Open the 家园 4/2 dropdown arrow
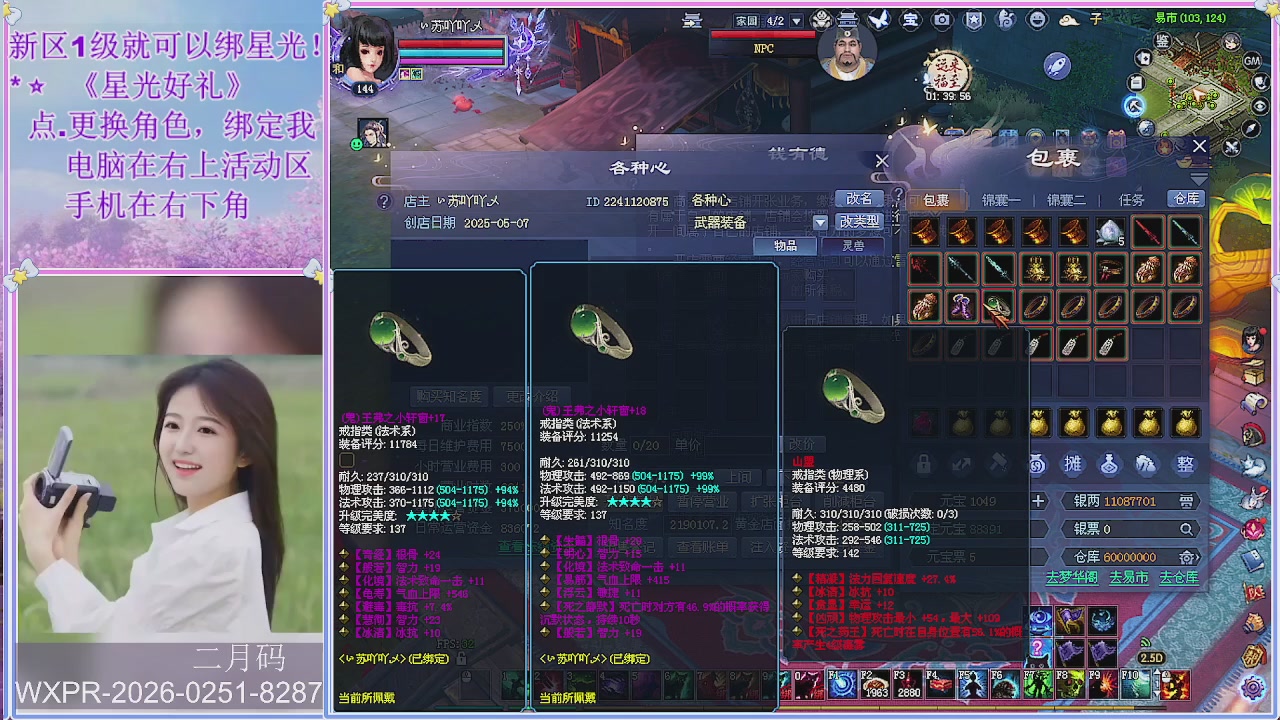This screenshot has width=1280, height=720. (797, 20)
